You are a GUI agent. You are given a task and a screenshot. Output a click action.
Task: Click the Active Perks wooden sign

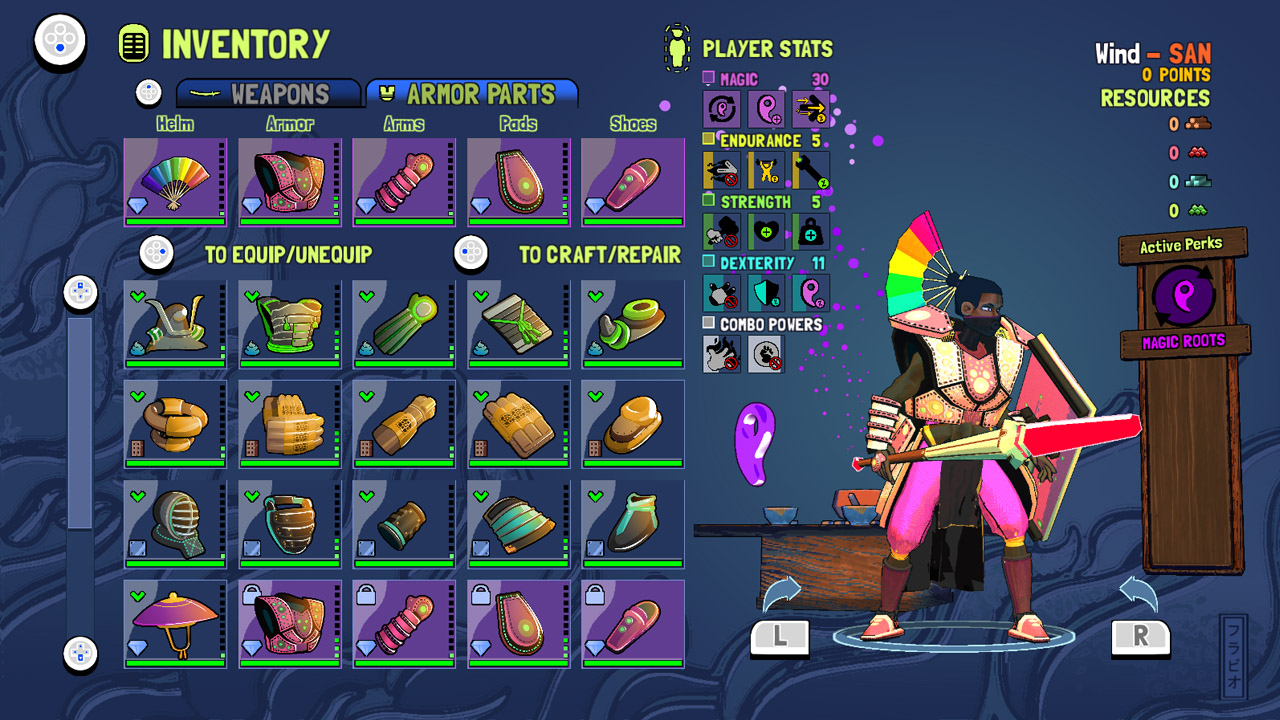point(1181,243)
